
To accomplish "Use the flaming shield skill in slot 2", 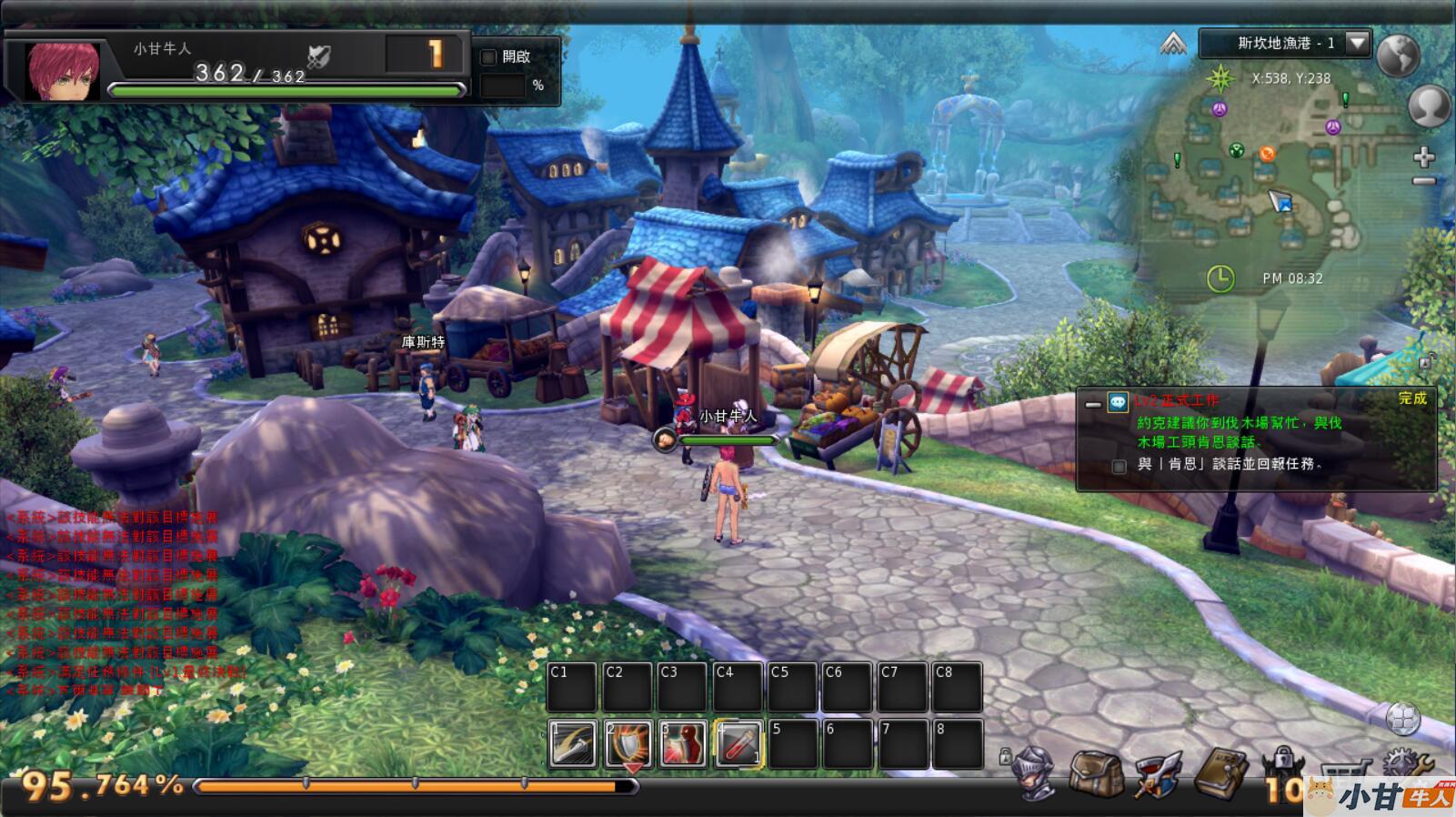I will point(628,743).
